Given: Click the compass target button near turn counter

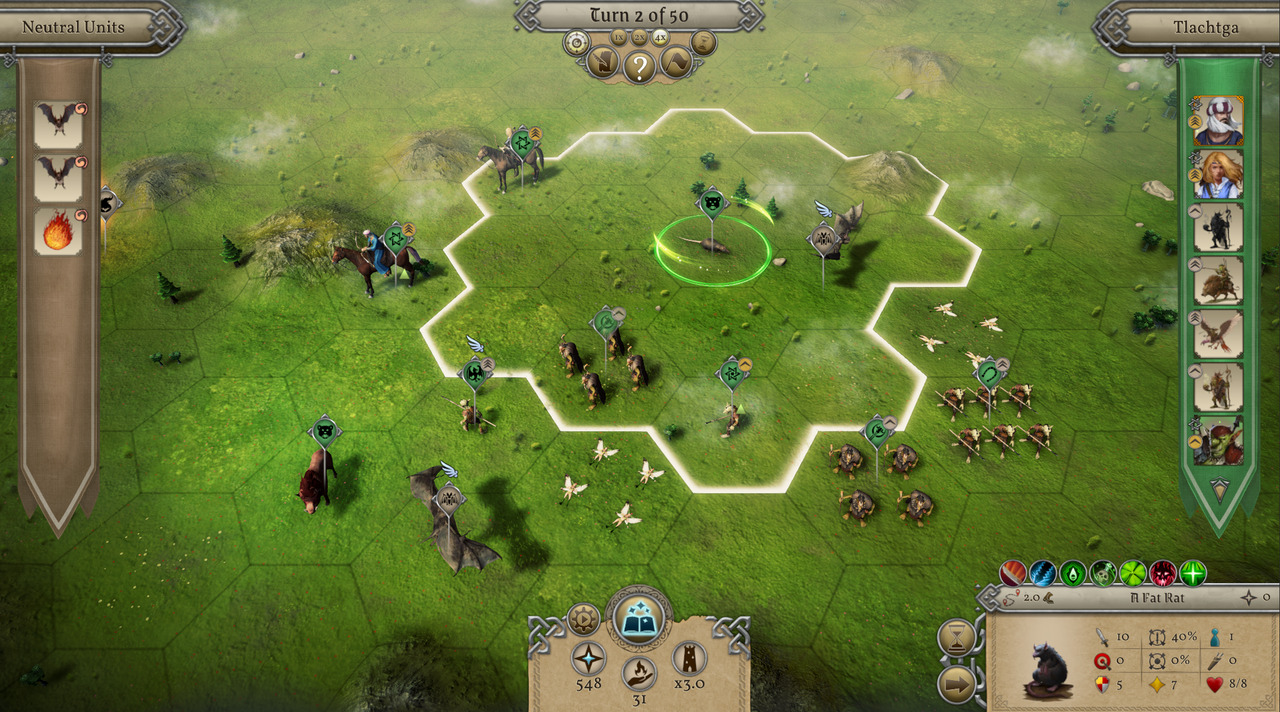Looking at the screenshot, I should (575, 42).
